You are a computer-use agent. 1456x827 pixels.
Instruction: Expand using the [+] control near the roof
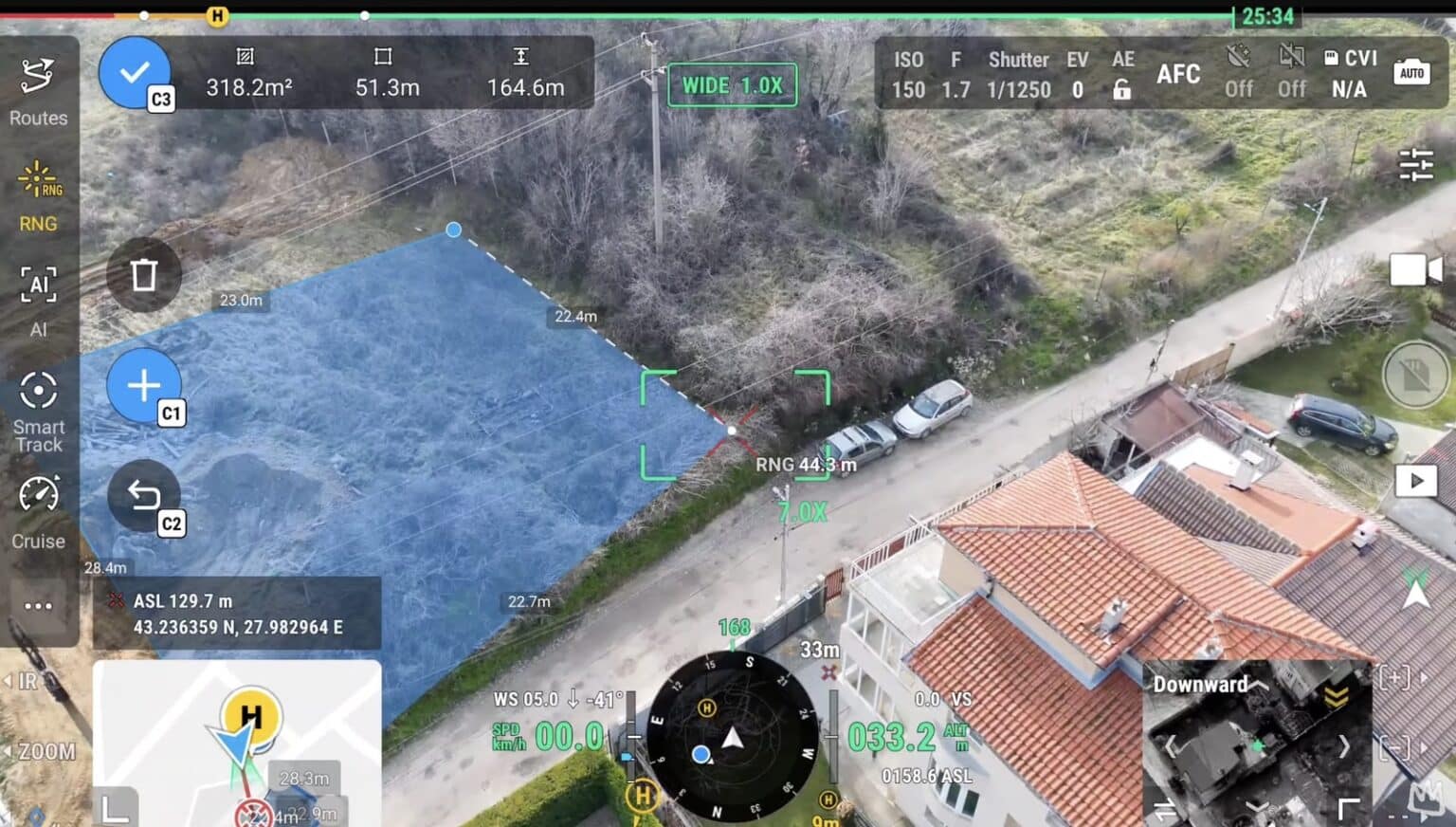[x=1393, y=678]
